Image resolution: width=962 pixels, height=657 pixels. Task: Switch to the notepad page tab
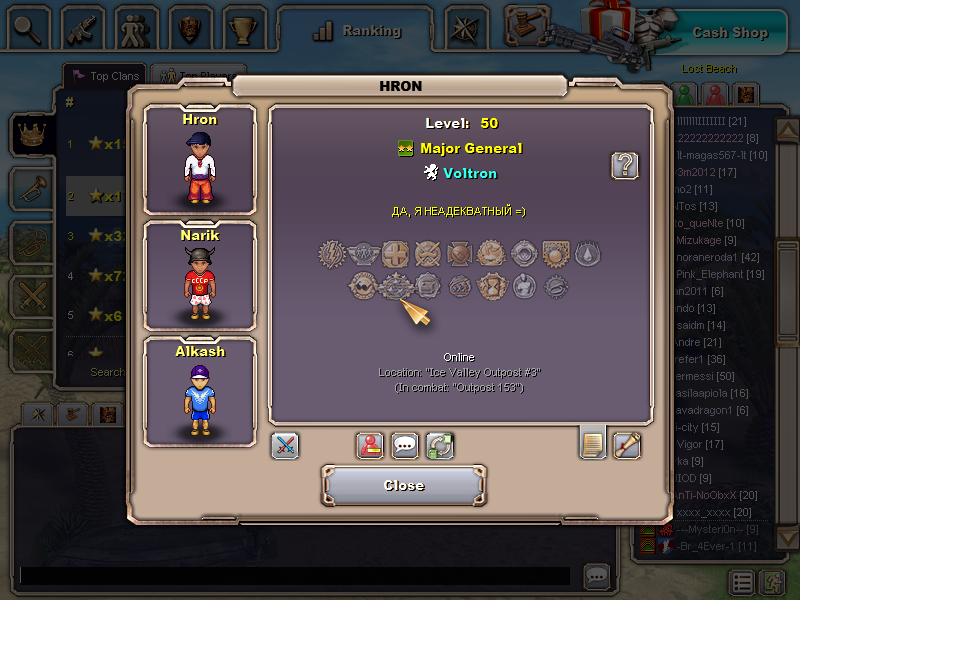click(x=593, y=444)
